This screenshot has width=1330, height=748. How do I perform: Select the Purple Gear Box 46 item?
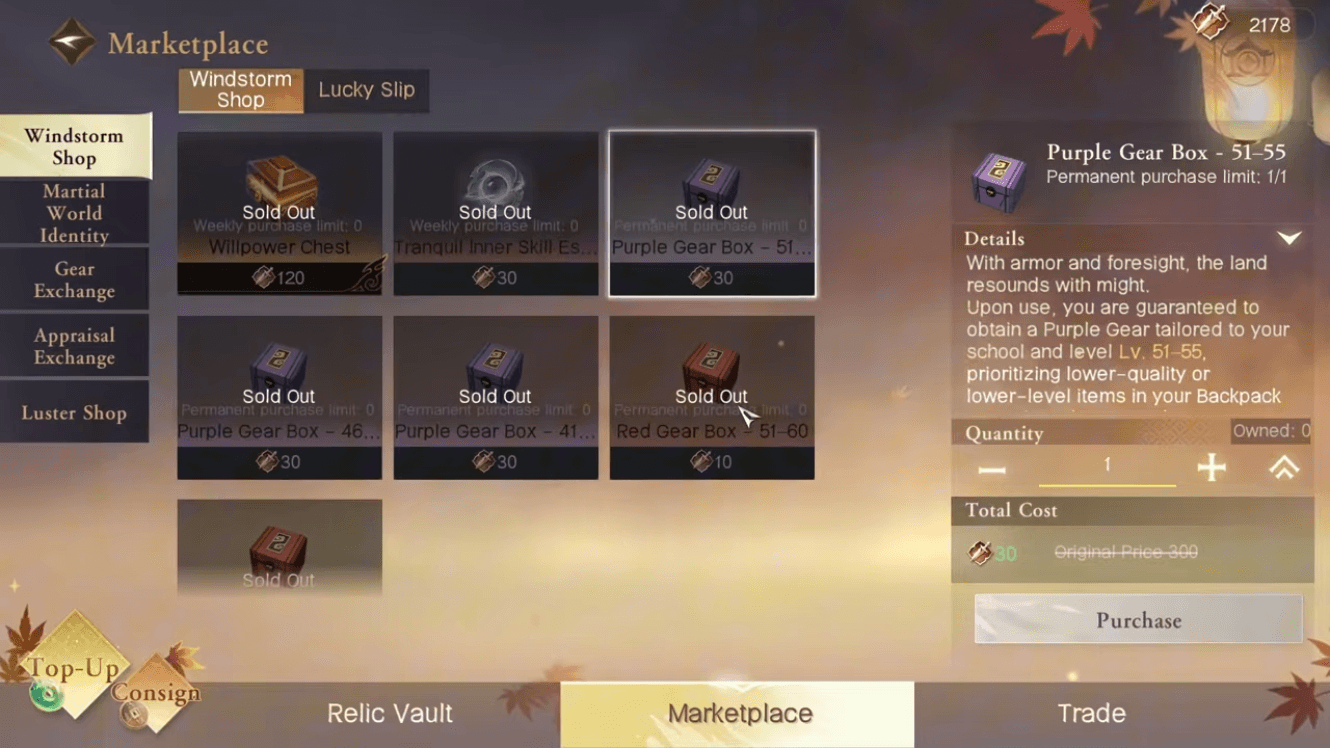[x=279, y=397]
